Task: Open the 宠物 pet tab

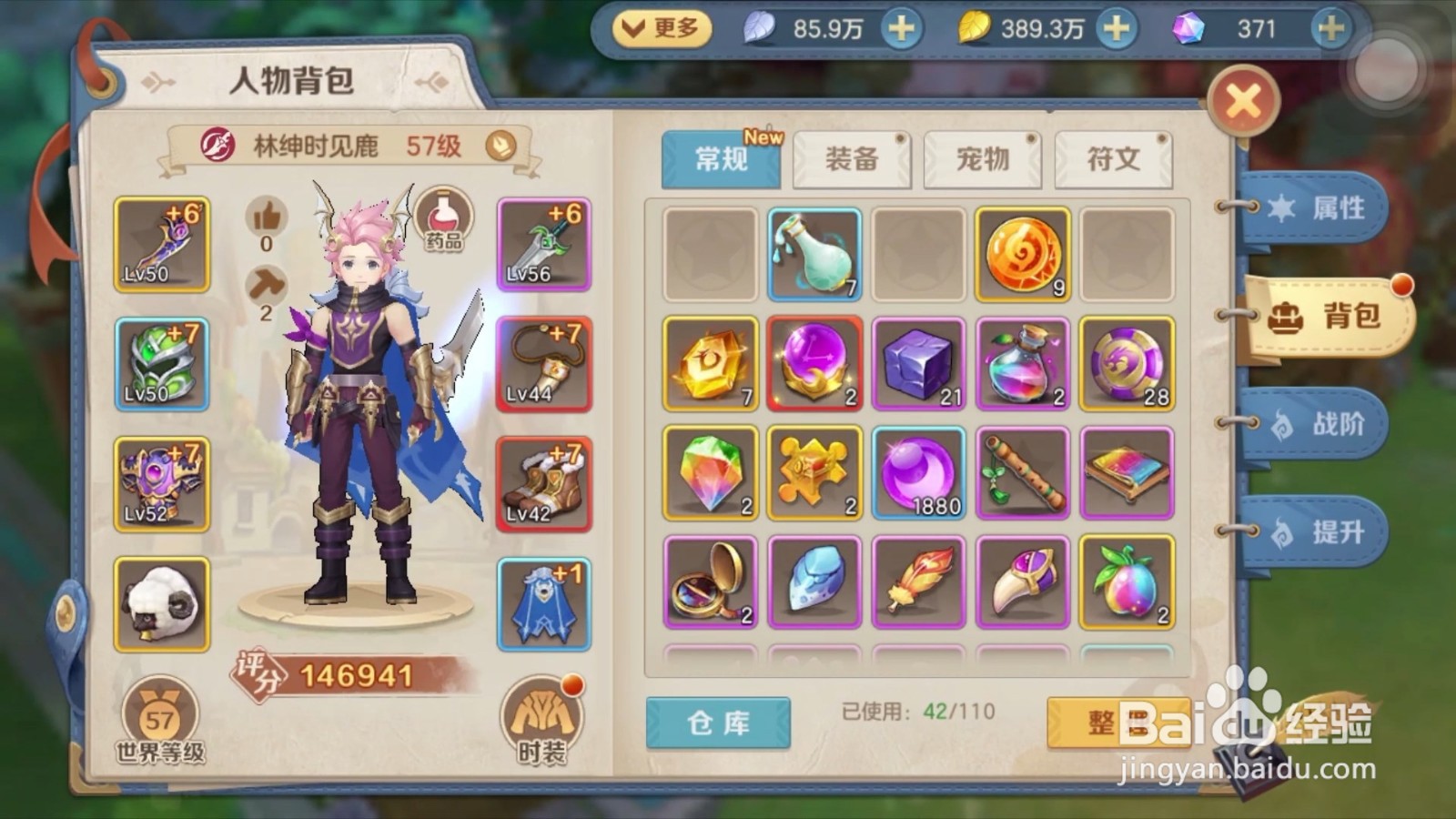Action: click(982, 158)
